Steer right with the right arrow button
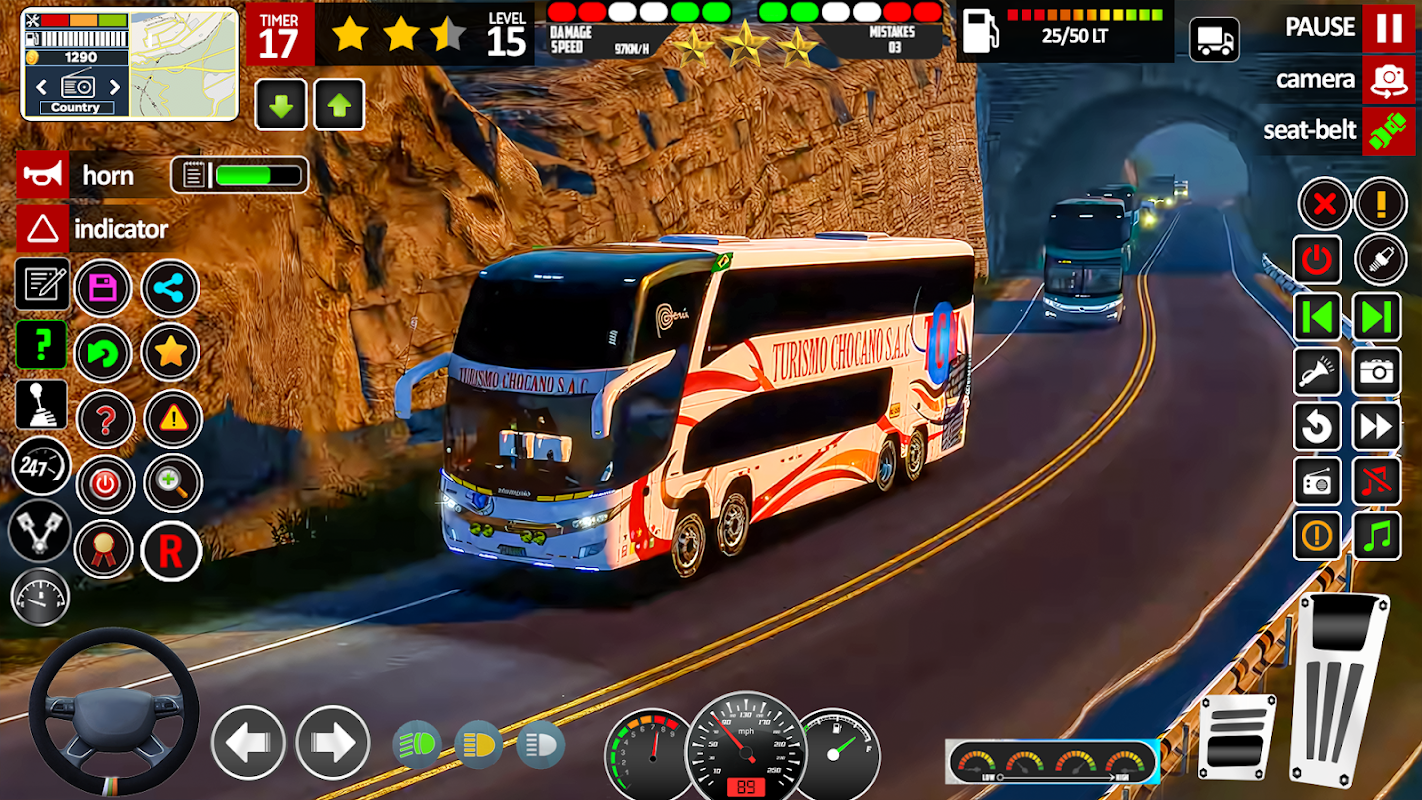The height and width of the screenshot is (800, 1422). (332, 742)
